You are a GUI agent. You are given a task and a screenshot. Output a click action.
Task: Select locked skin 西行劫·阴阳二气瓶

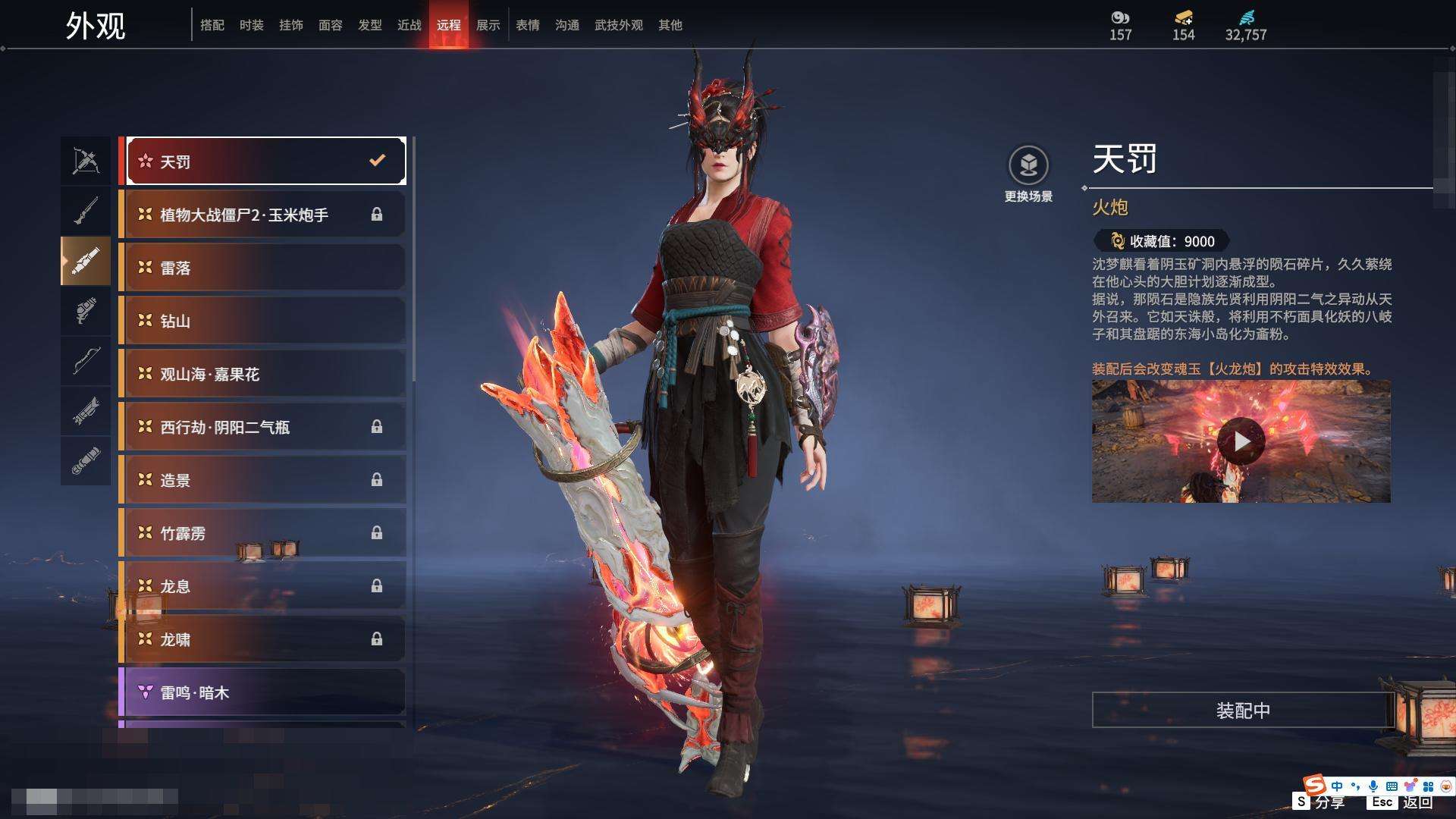point(262,427)
